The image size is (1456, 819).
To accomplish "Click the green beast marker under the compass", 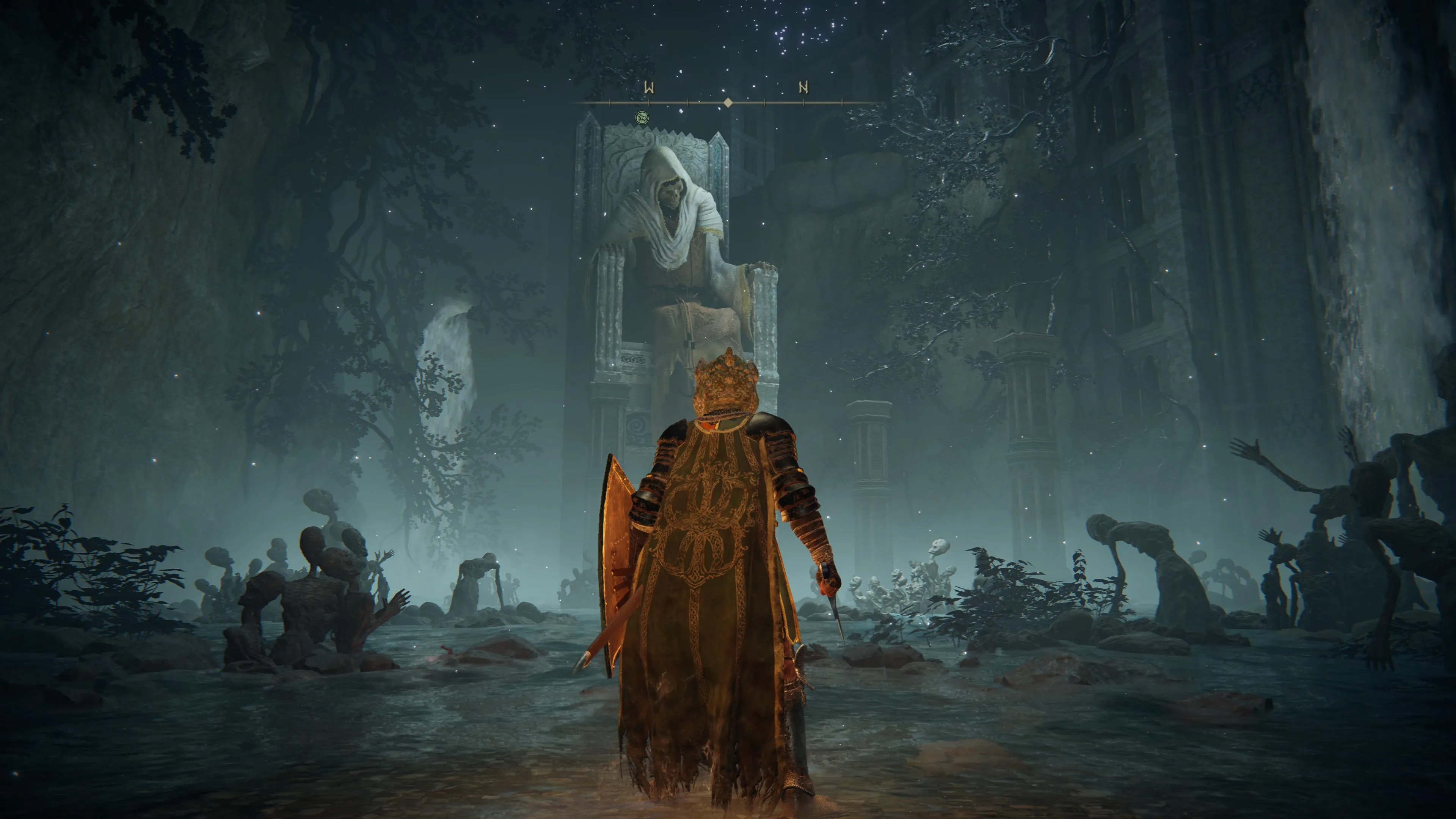I will 642,118.
